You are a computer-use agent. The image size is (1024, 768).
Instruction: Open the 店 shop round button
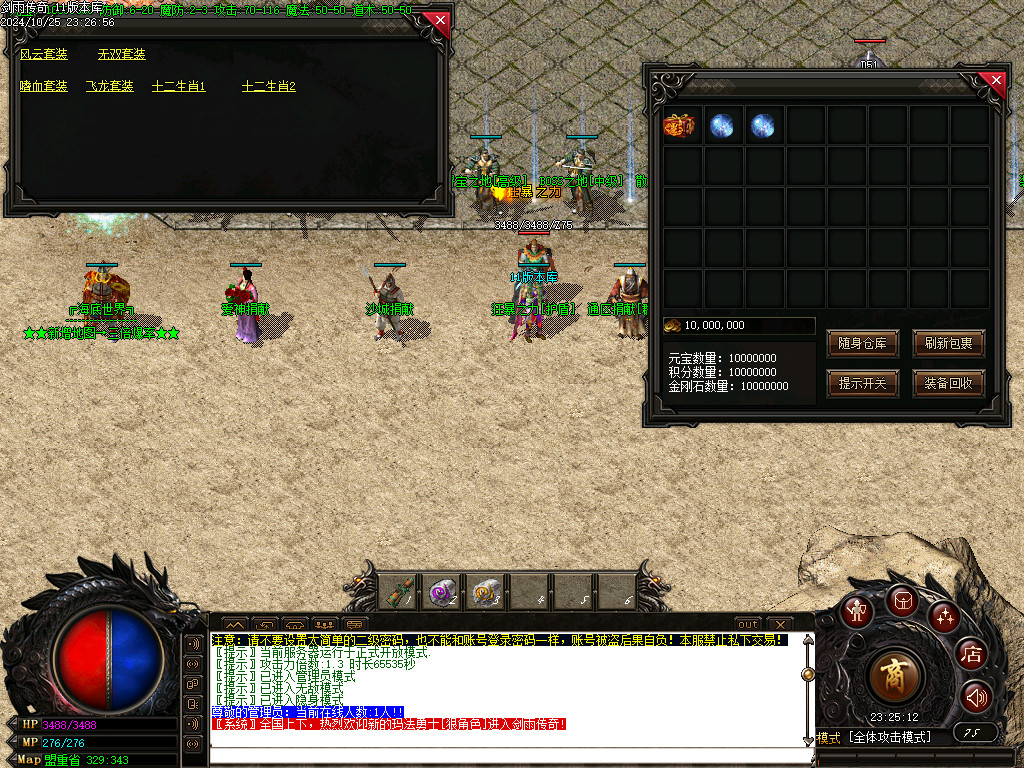pos(971,655)
